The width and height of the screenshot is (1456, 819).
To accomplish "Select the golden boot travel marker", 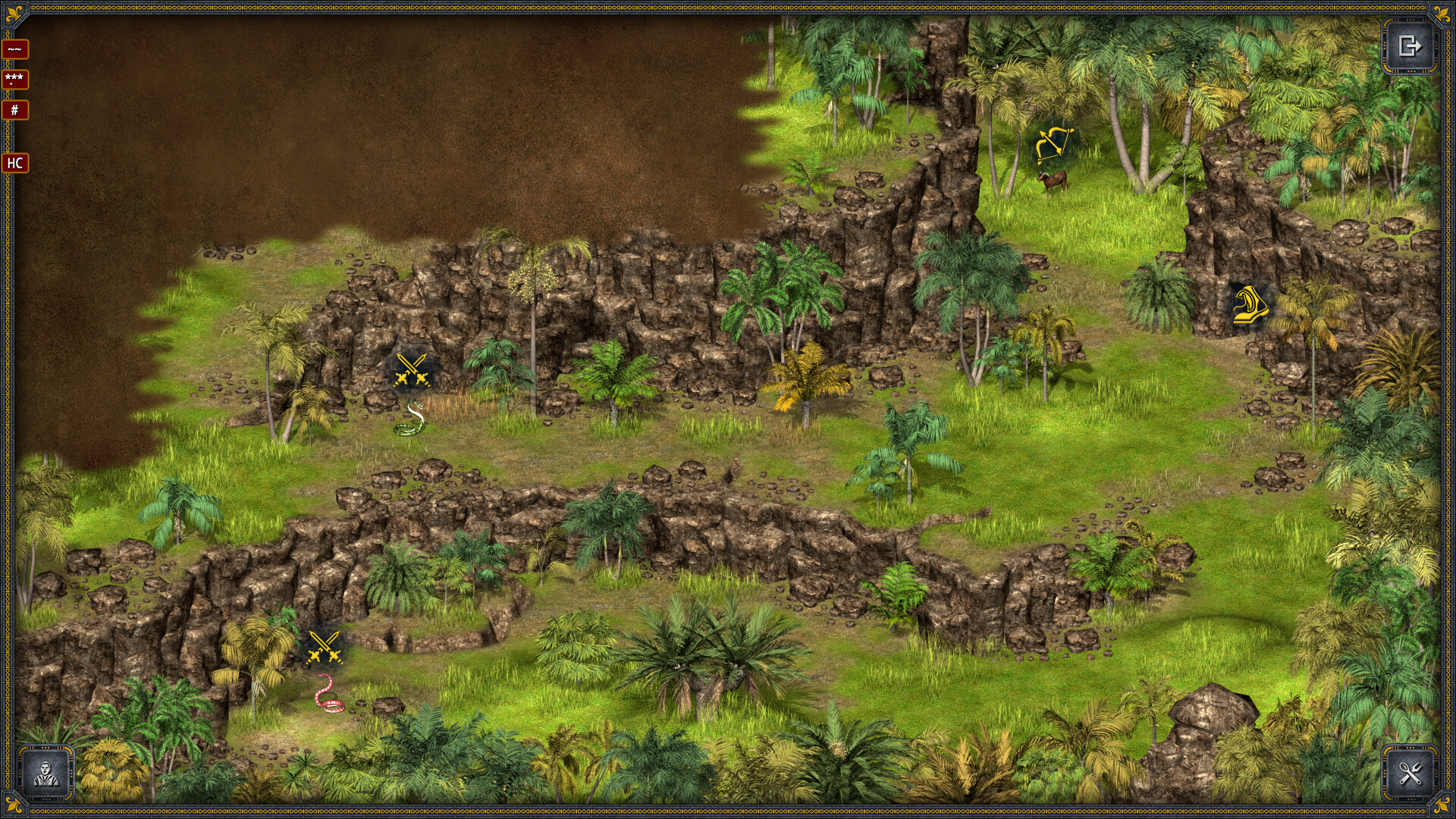I will [1247, 305].
